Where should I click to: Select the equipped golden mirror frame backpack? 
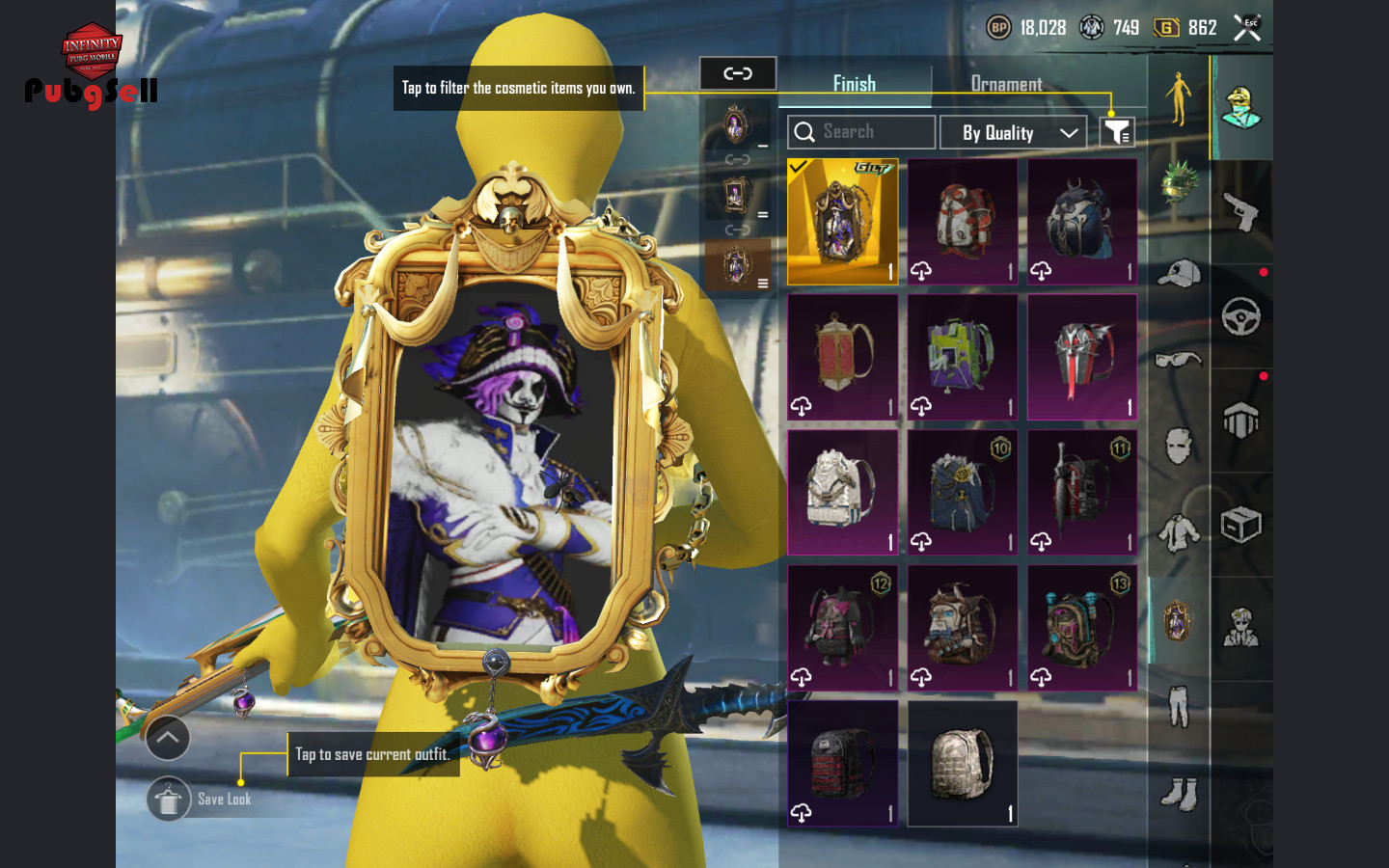[x=842, y=222]
